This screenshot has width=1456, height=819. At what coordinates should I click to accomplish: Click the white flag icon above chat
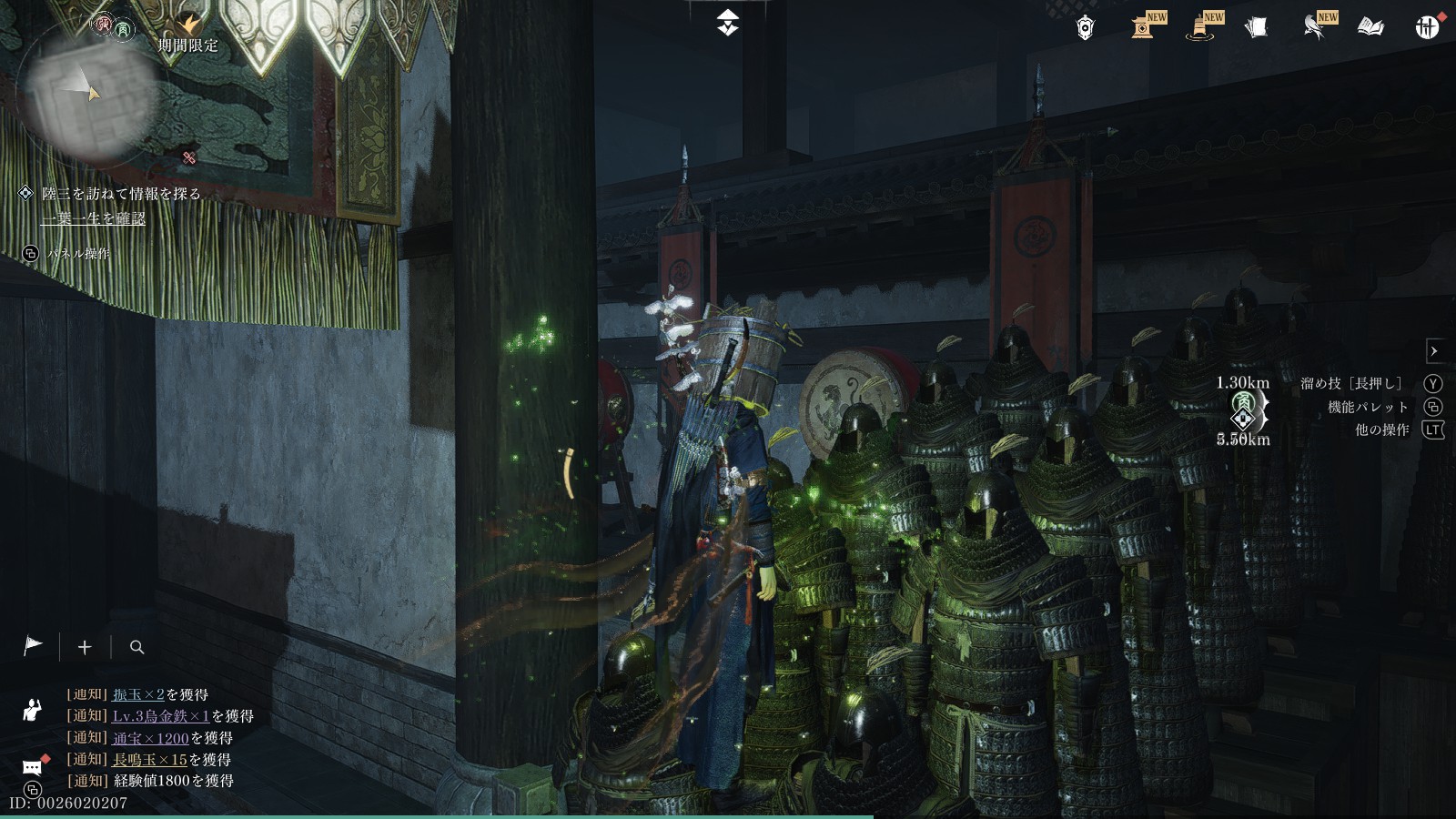(x=33, y=646)
